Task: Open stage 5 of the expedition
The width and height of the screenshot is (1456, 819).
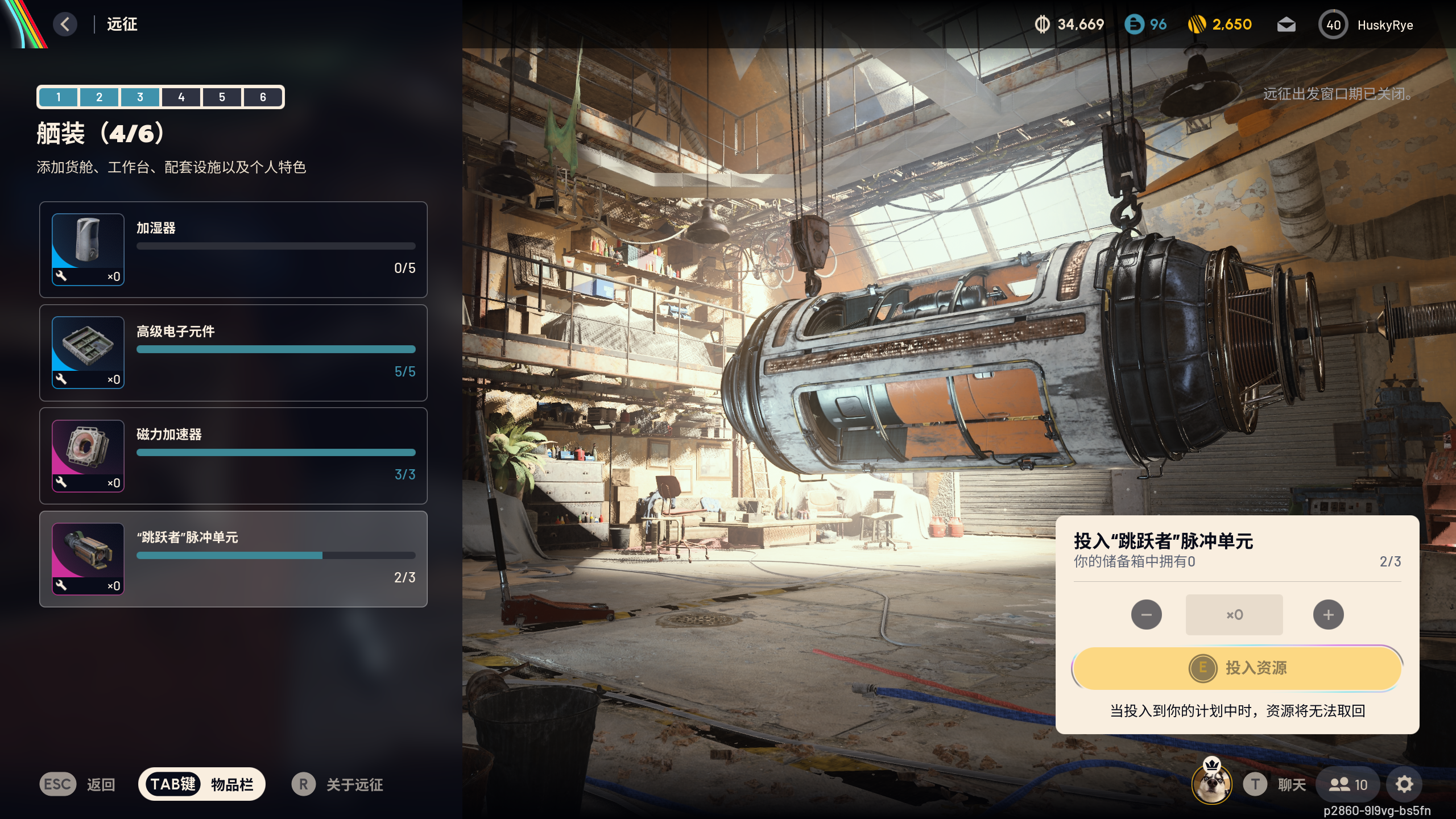Action: [x=222, y=97]
